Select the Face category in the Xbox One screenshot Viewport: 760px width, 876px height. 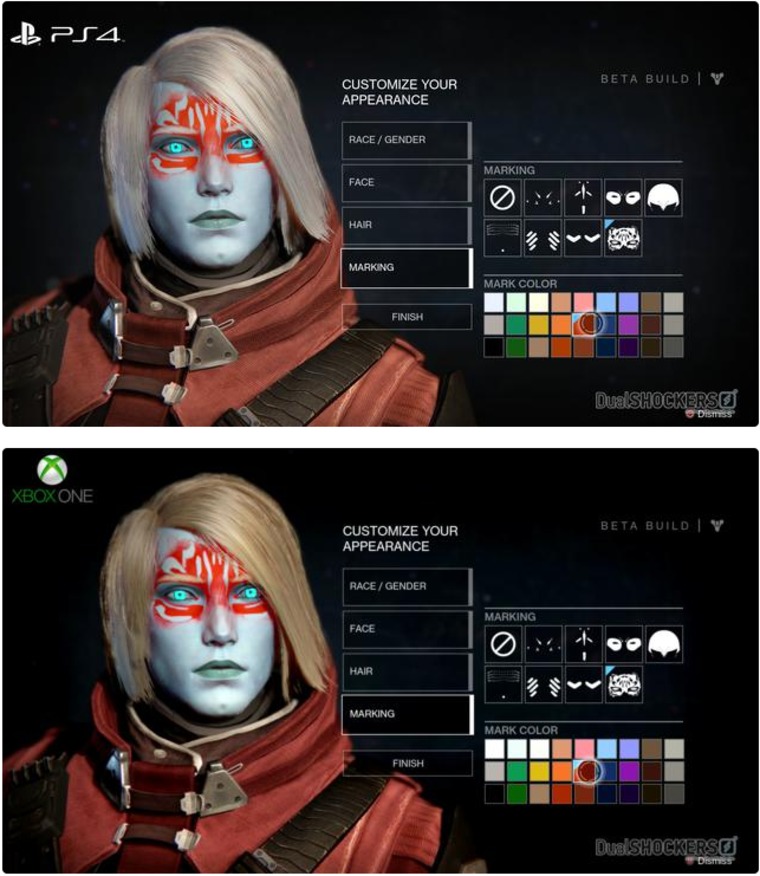(405, 629)
